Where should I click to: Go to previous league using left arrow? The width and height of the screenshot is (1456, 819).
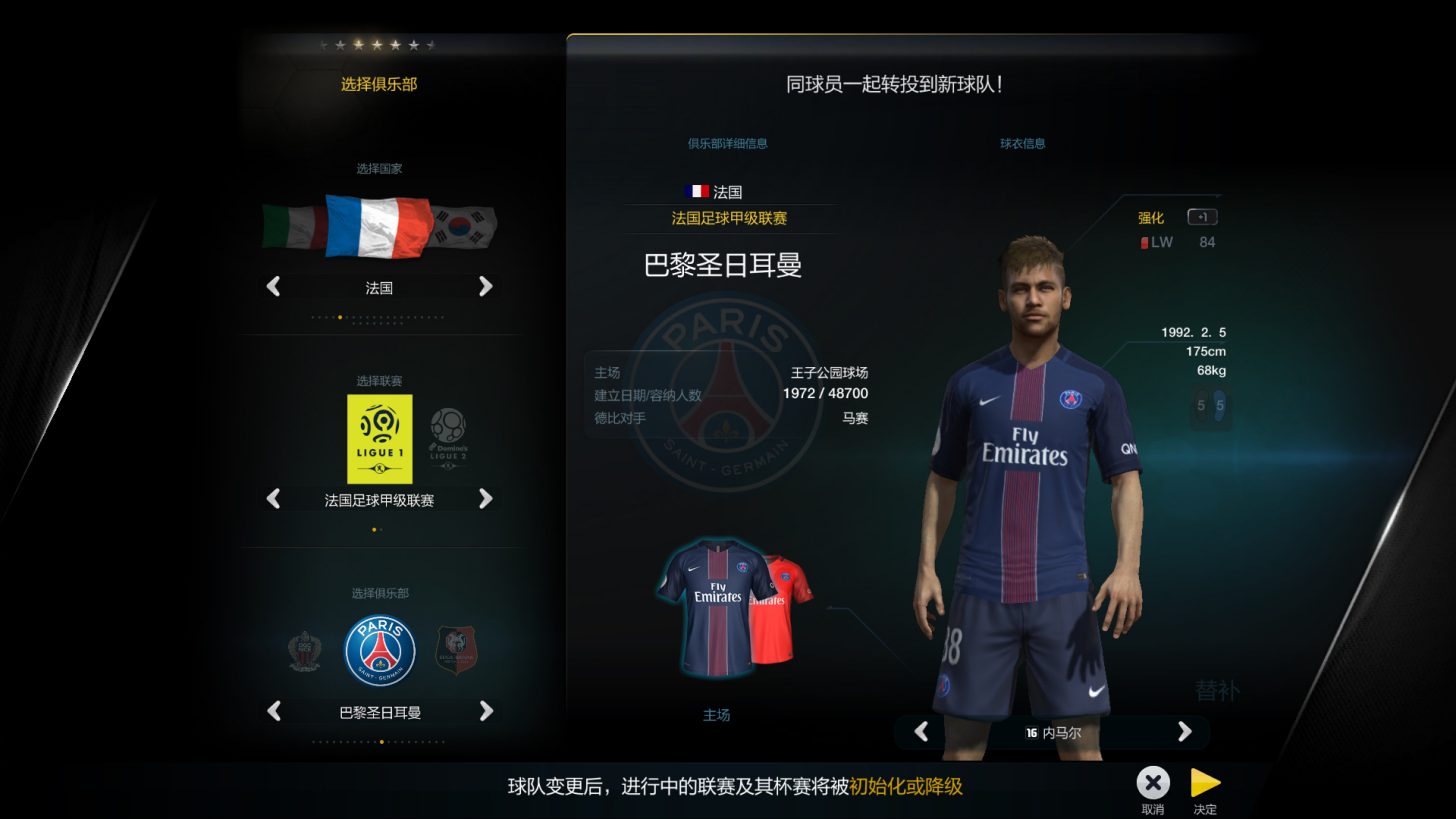click(272, 498)
